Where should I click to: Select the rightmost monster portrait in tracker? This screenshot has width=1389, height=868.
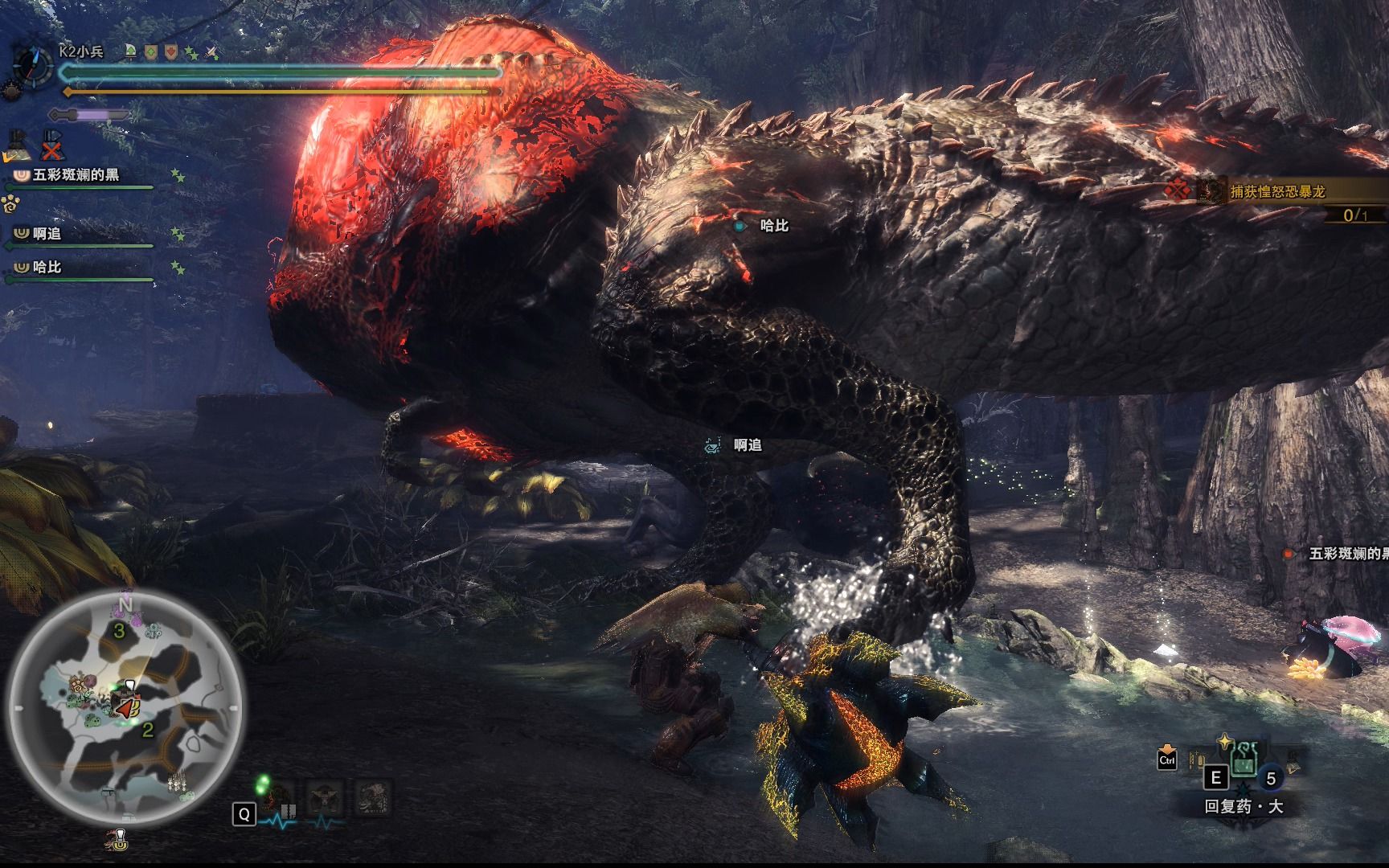point(371,800)
